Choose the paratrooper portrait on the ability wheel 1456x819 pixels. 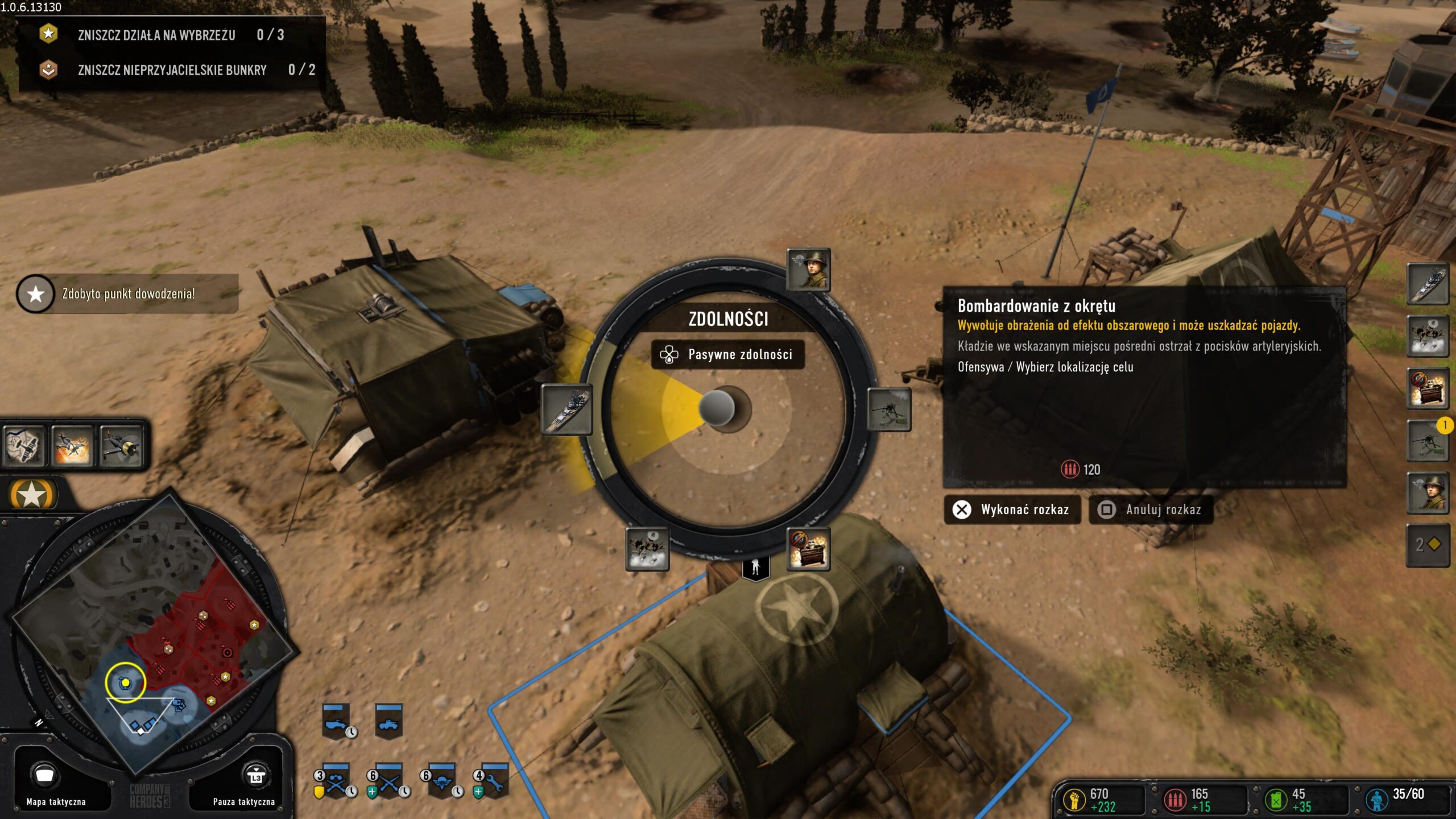(808, 270)
